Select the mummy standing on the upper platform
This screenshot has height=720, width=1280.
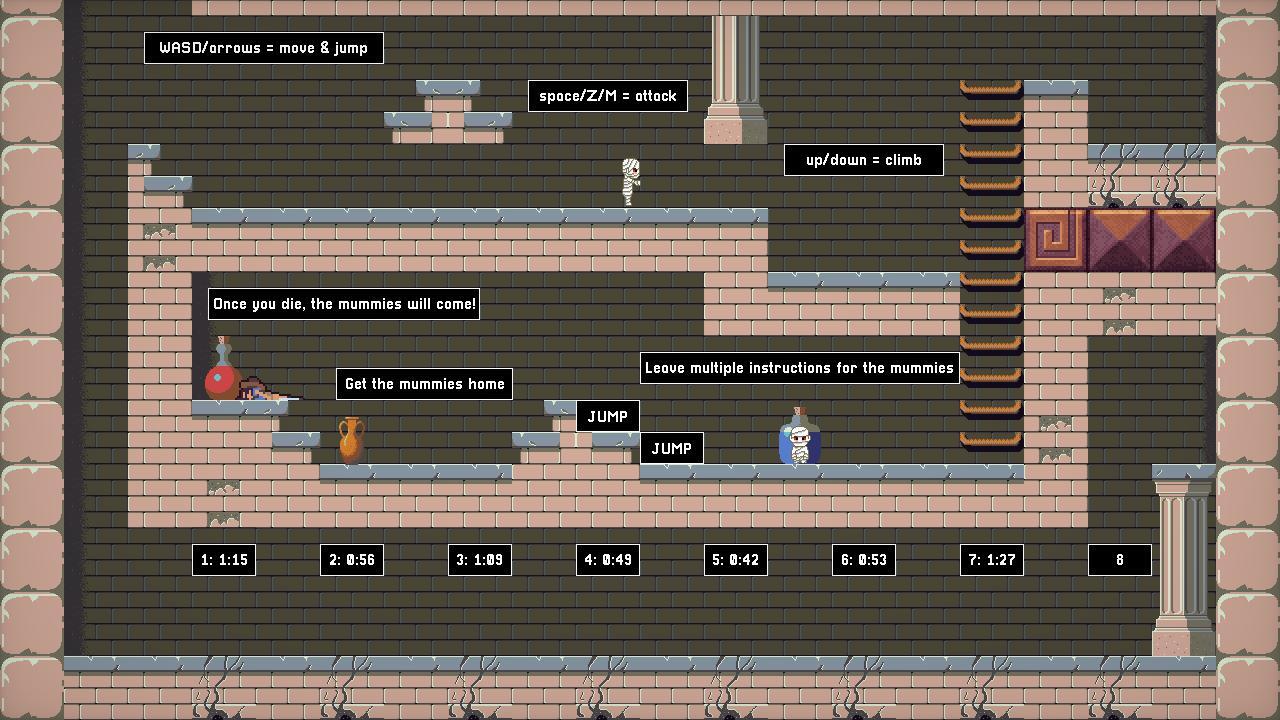tap(632, 183)
